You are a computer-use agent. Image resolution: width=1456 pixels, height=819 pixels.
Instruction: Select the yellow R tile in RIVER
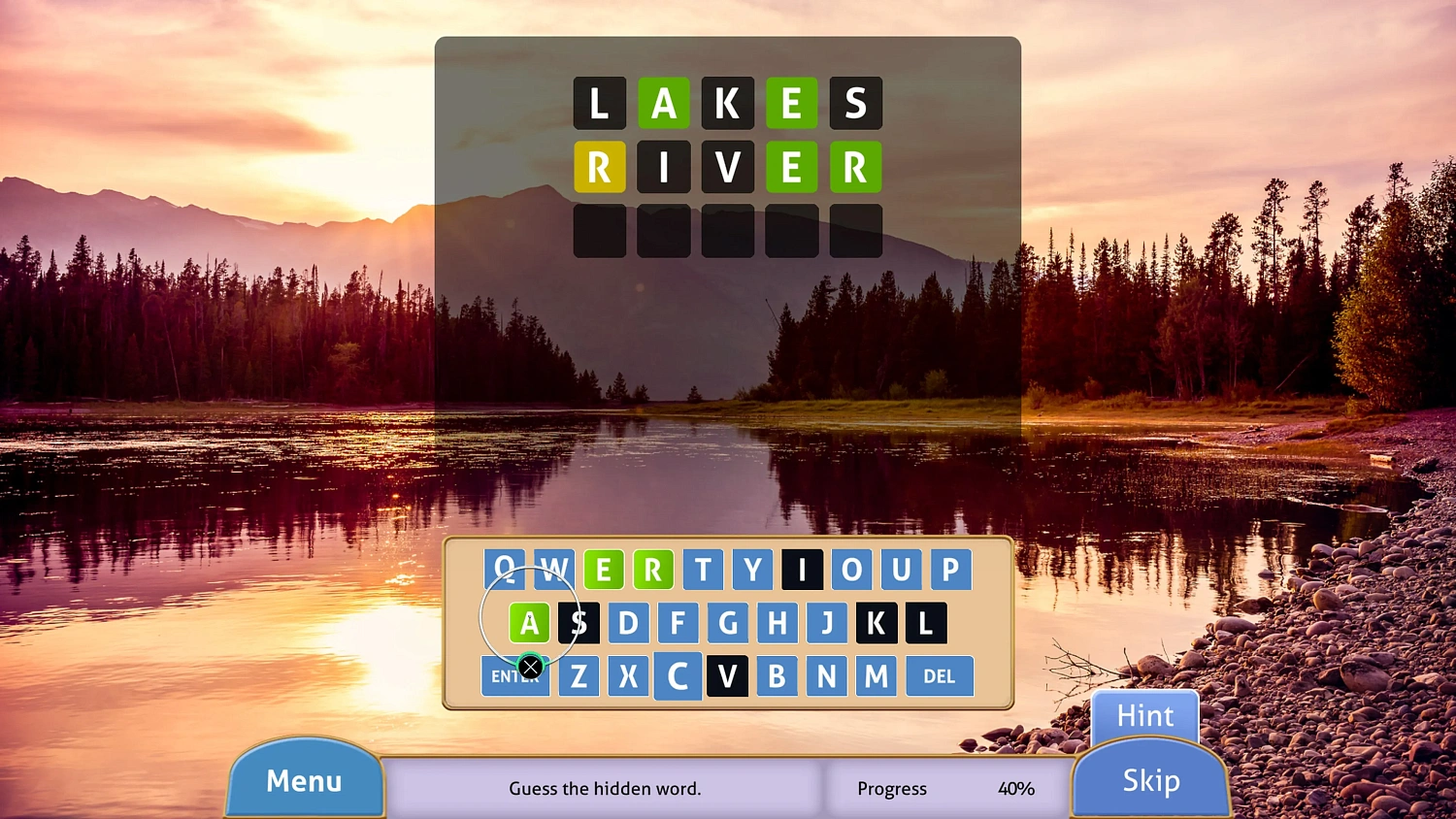[600, 168]
